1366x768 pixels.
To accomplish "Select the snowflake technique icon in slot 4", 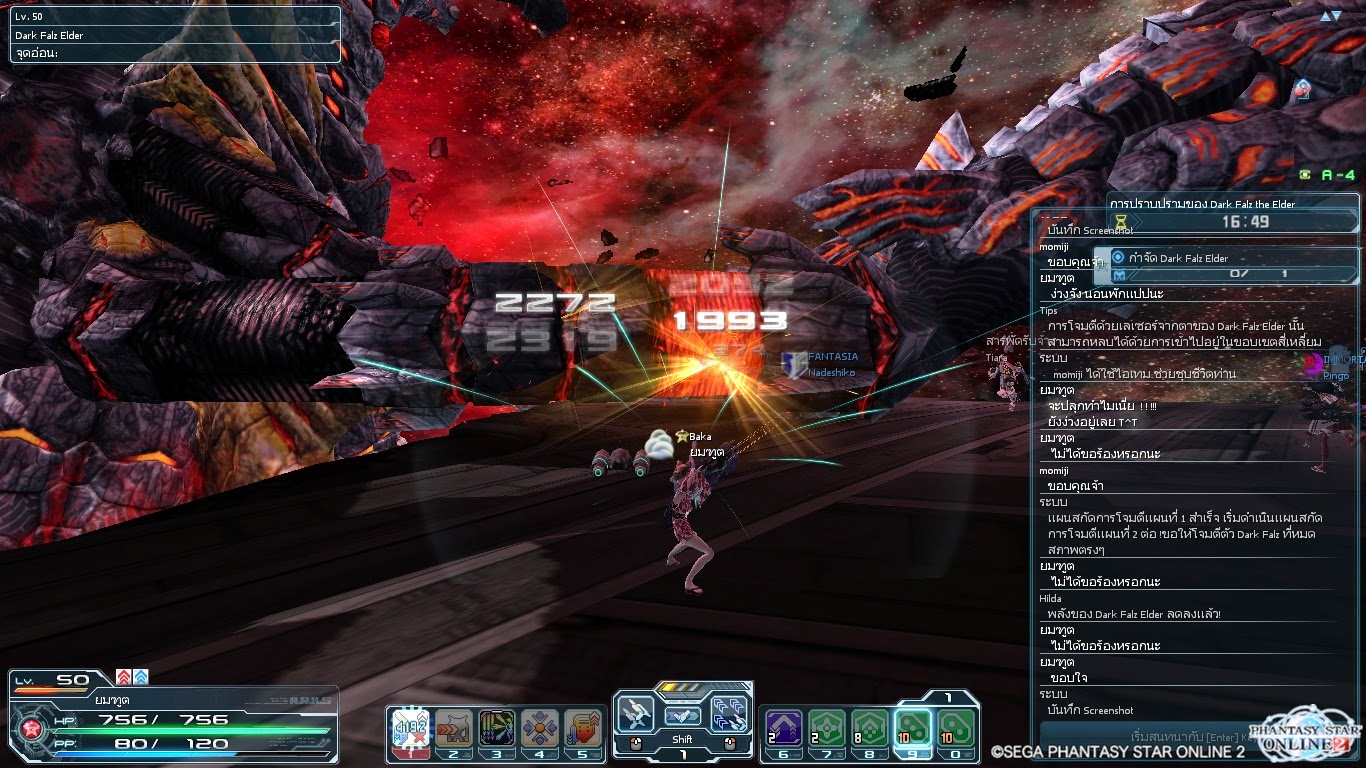I will [540, 728].
